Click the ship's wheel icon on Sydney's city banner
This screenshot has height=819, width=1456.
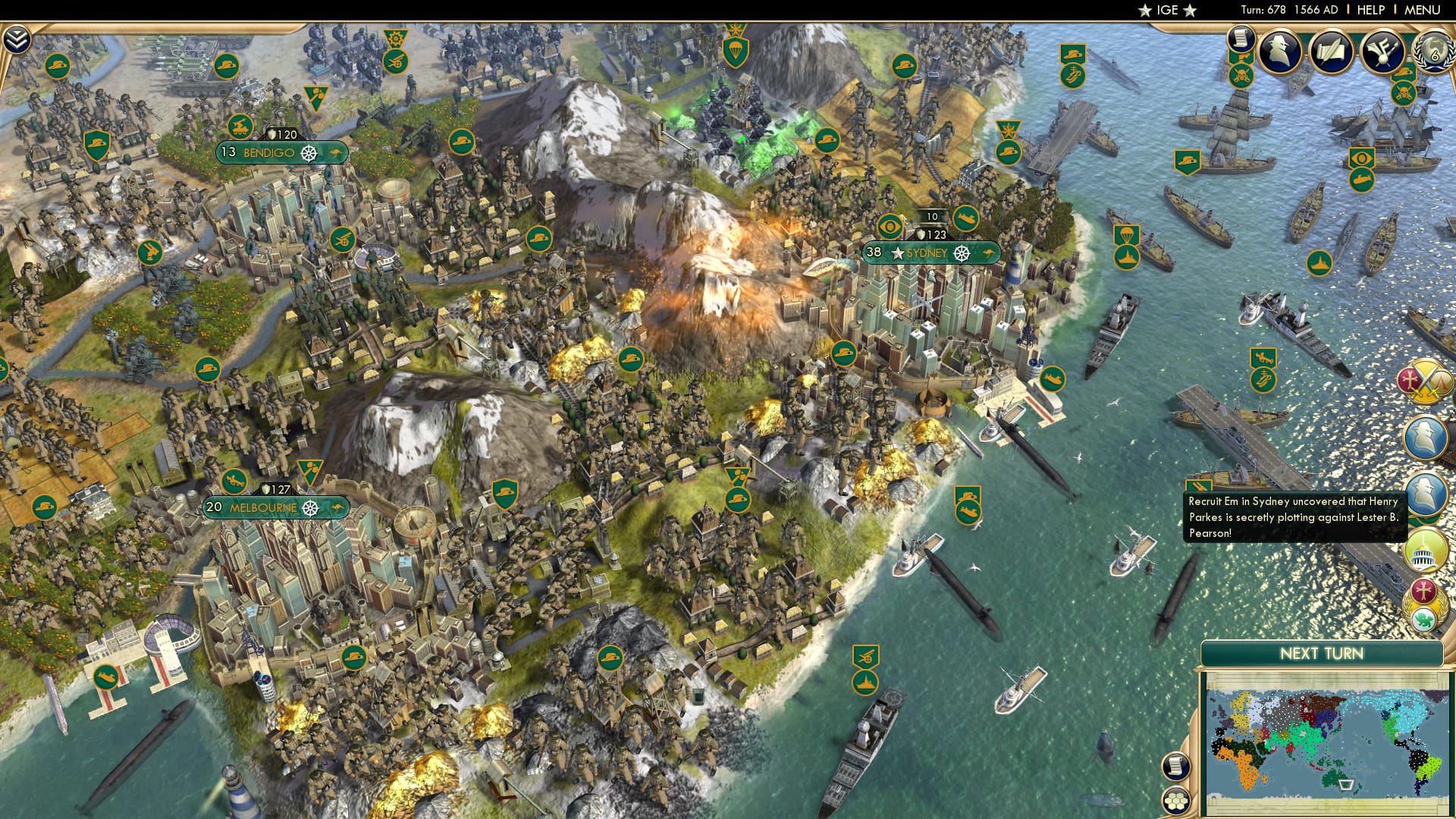[962, 254]
